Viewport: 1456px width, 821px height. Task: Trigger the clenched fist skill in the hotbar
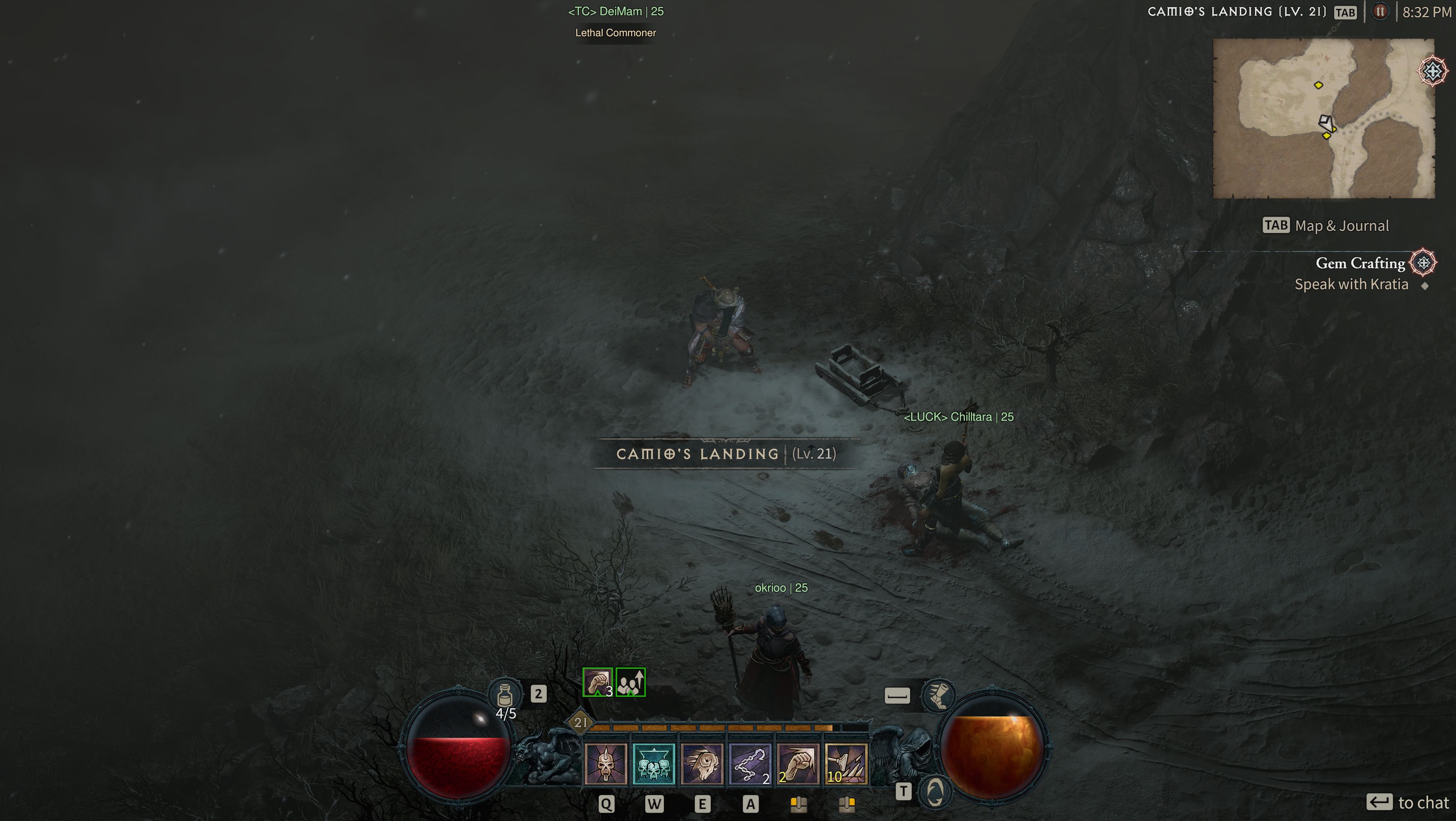[x=797, y=764]
